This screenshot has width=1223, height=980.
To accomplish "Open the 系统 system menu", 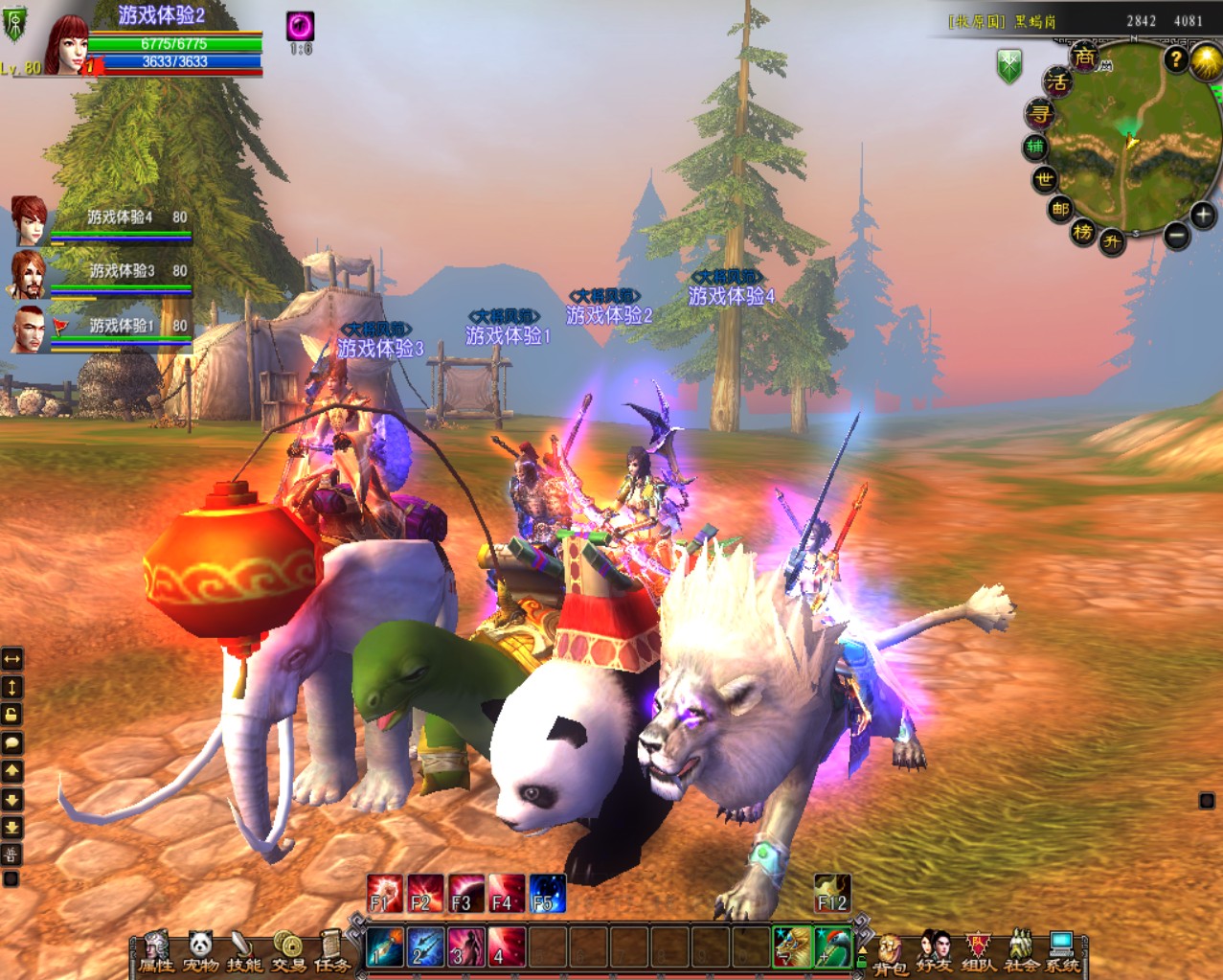I will pos(1062,951).
